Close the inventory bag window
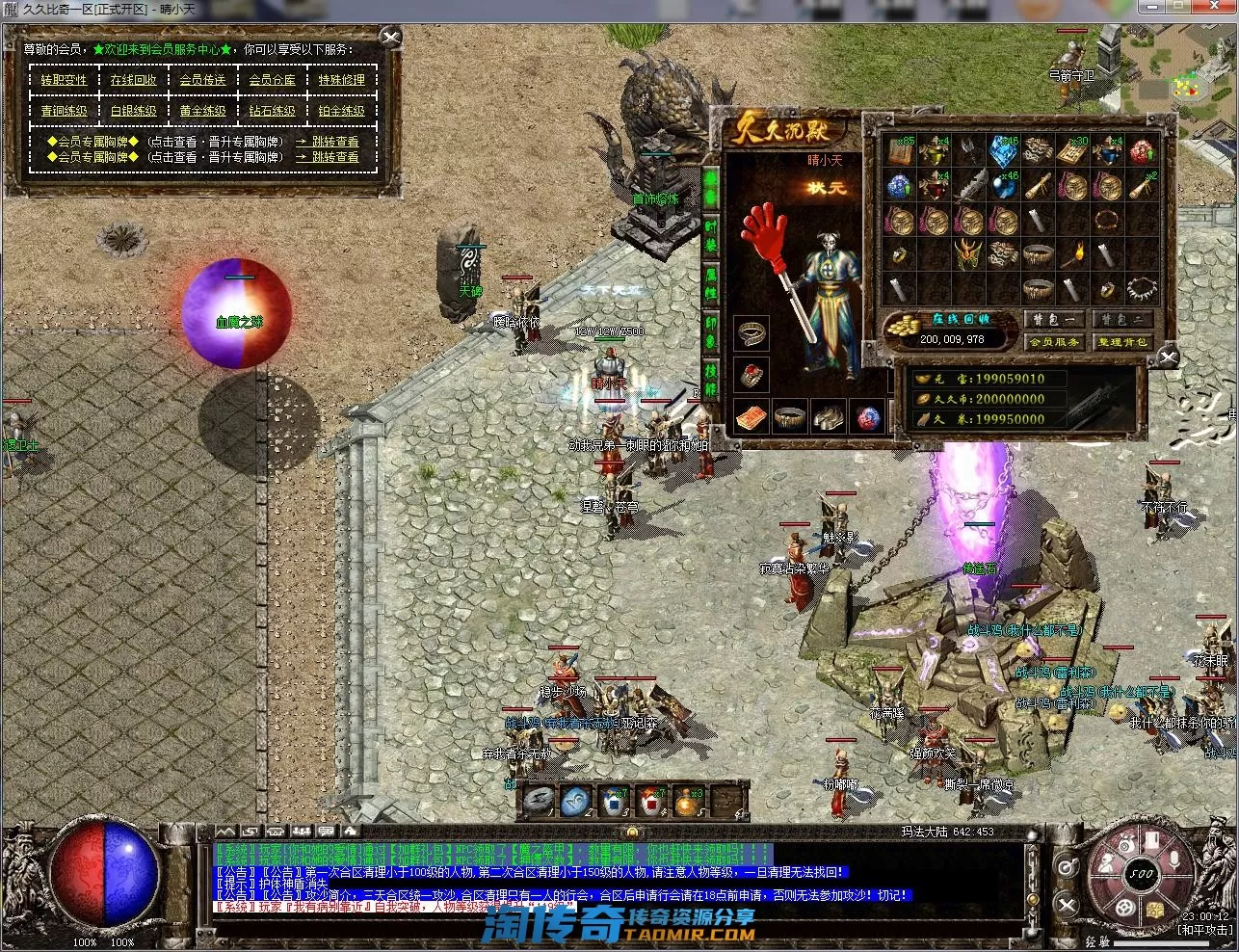This screenshot has width=1239, height=952. coord(1168,358)
